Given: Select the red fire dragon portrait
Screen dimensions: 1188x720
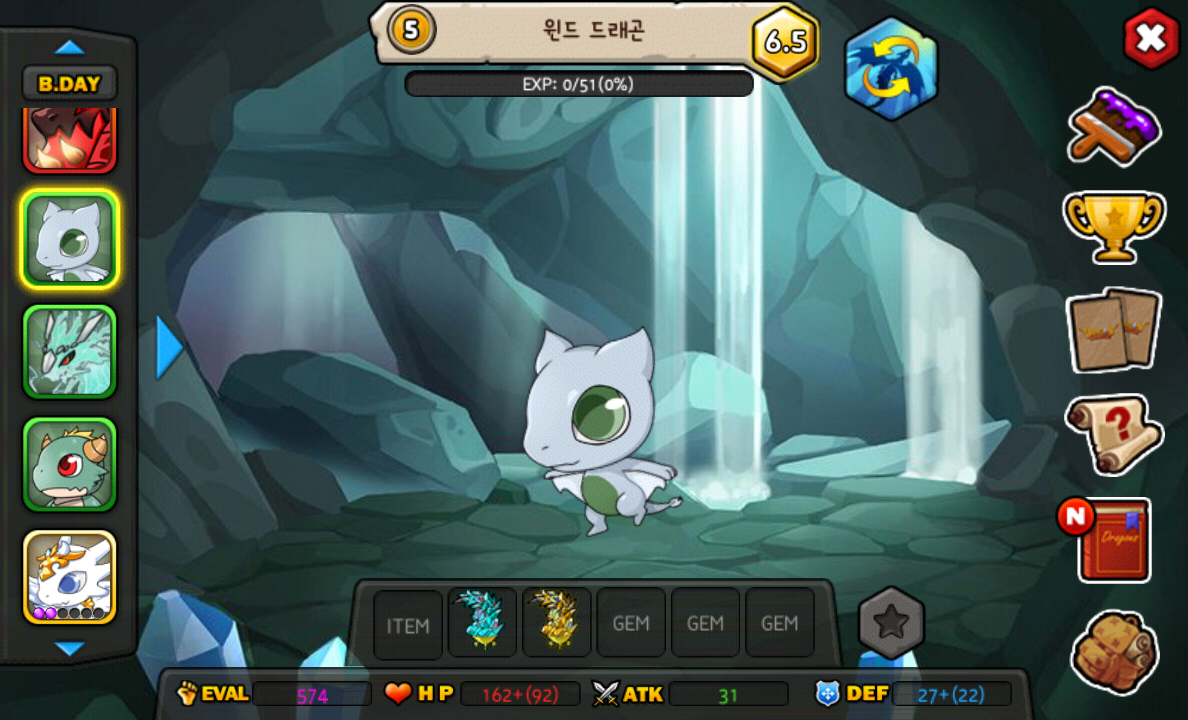Looking at the screenshot, I should click(69, 140).
